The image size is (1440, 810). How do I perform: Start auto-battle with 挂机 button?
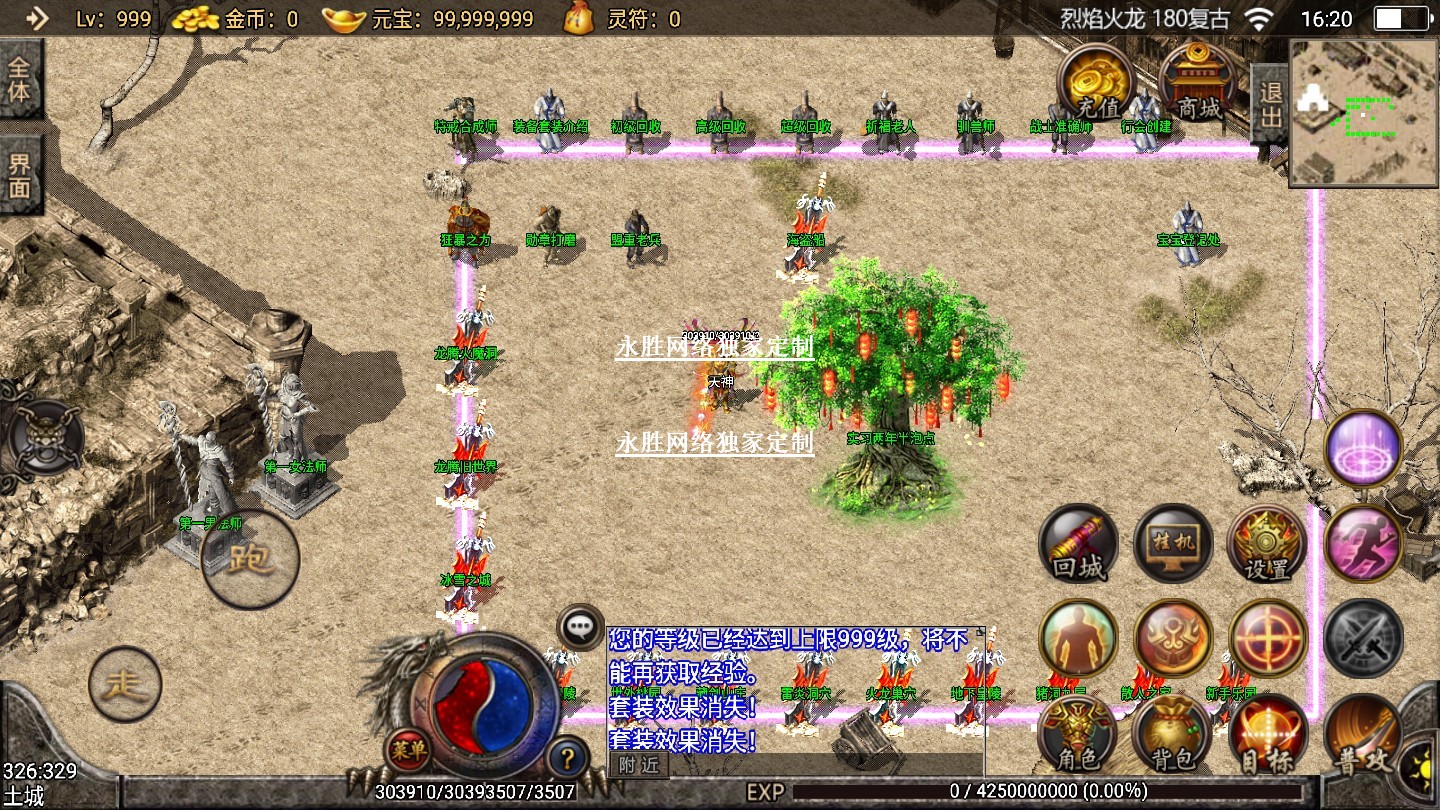(1173, 545)
